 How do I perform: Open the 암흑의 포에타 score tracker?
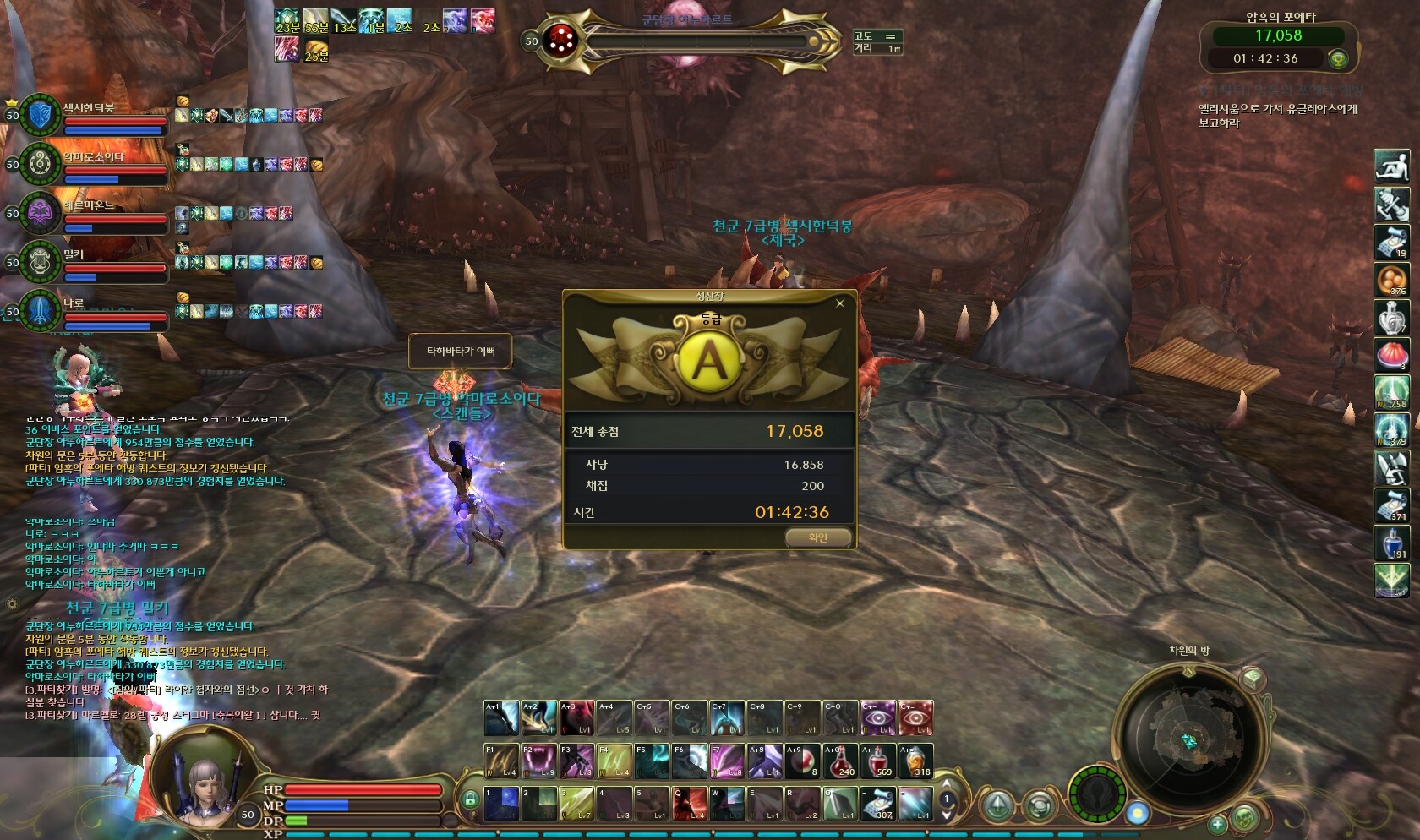[1278, 46]
